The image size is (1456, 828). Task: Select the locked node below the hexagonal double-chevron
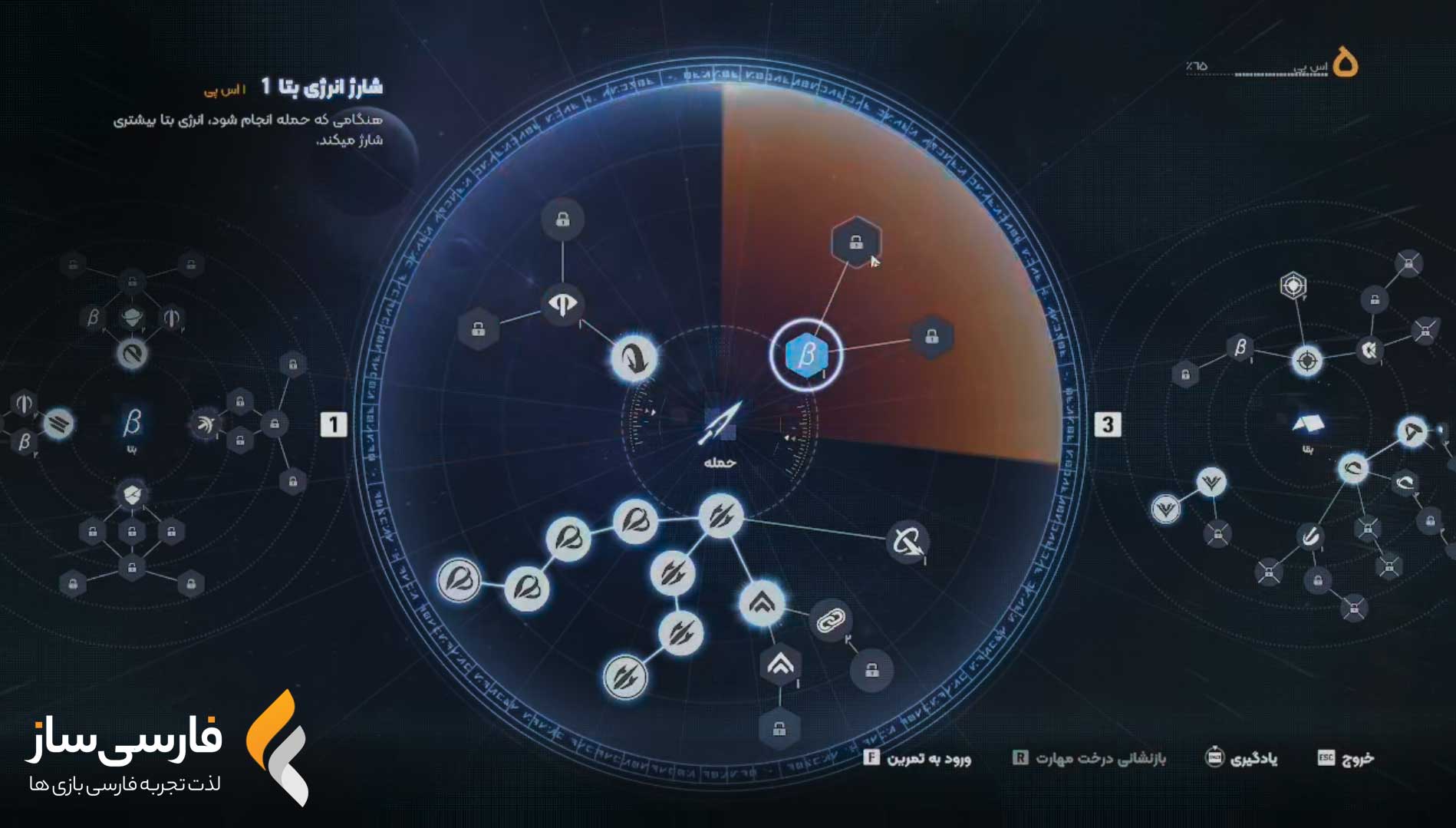click(x=779, y=729)
